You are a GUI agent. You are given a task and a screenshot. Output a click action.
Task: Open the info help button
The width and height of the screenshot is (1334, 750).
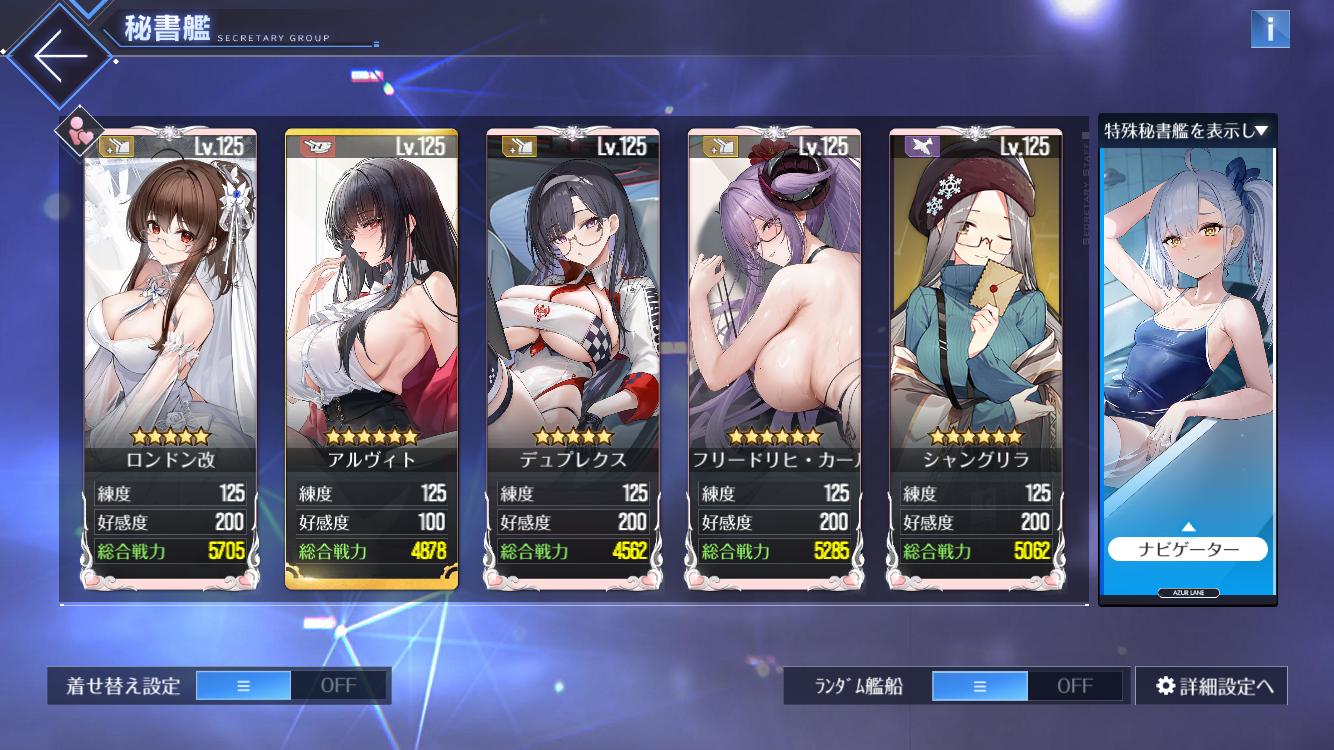tap(1269, 29)
